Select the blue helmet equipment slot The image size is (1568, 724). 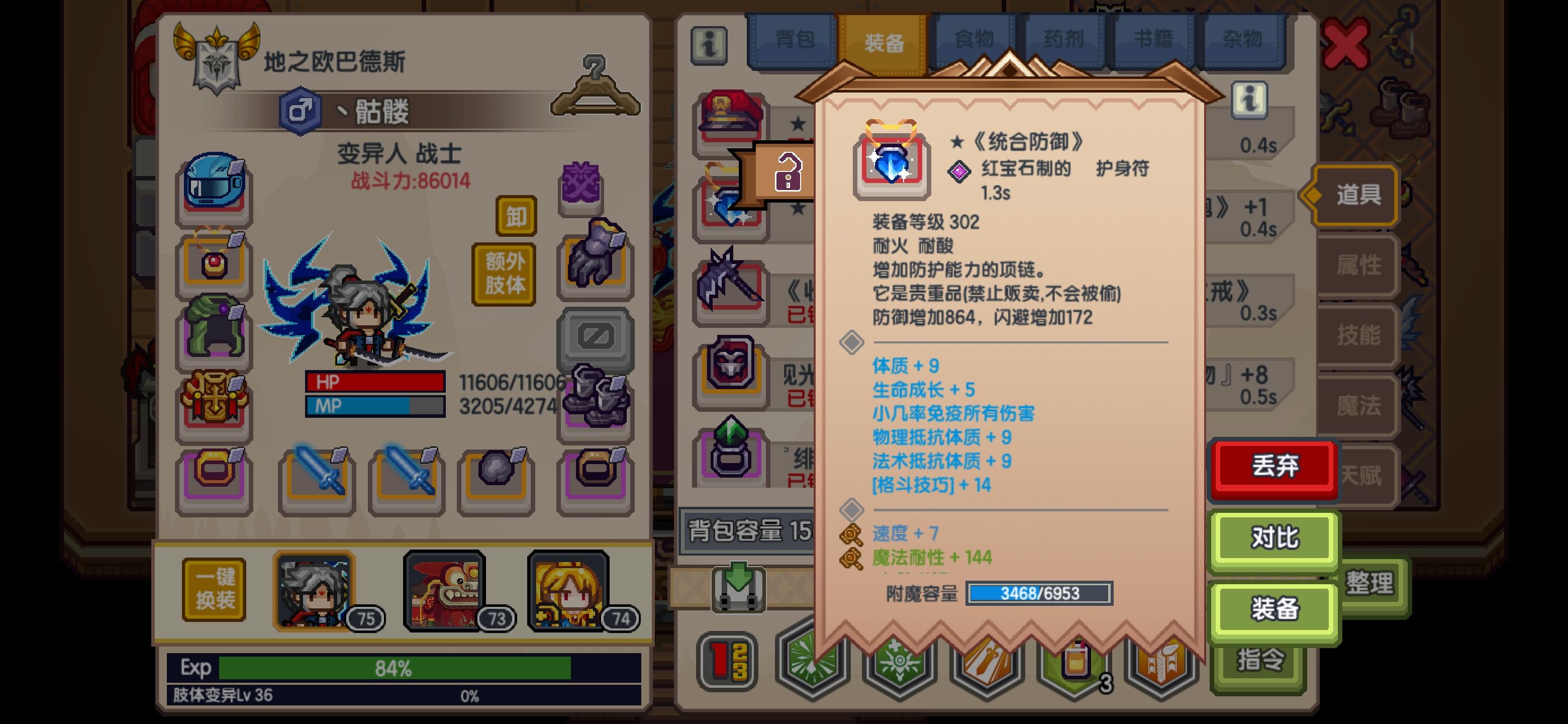213,186
